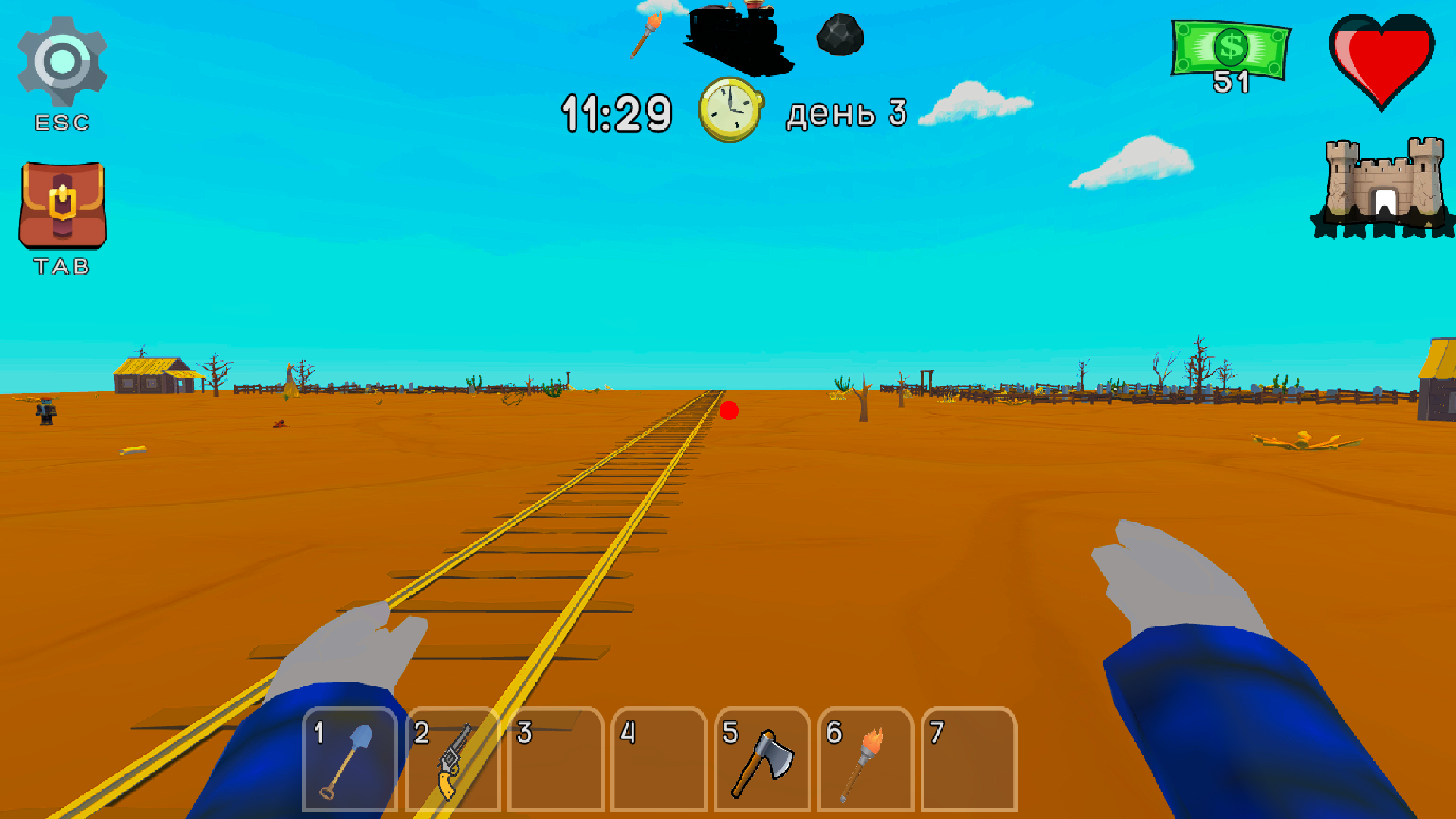Select empty hotbar slot 7
This screenshot has height=819, width=1456.
tap(968, 758)
